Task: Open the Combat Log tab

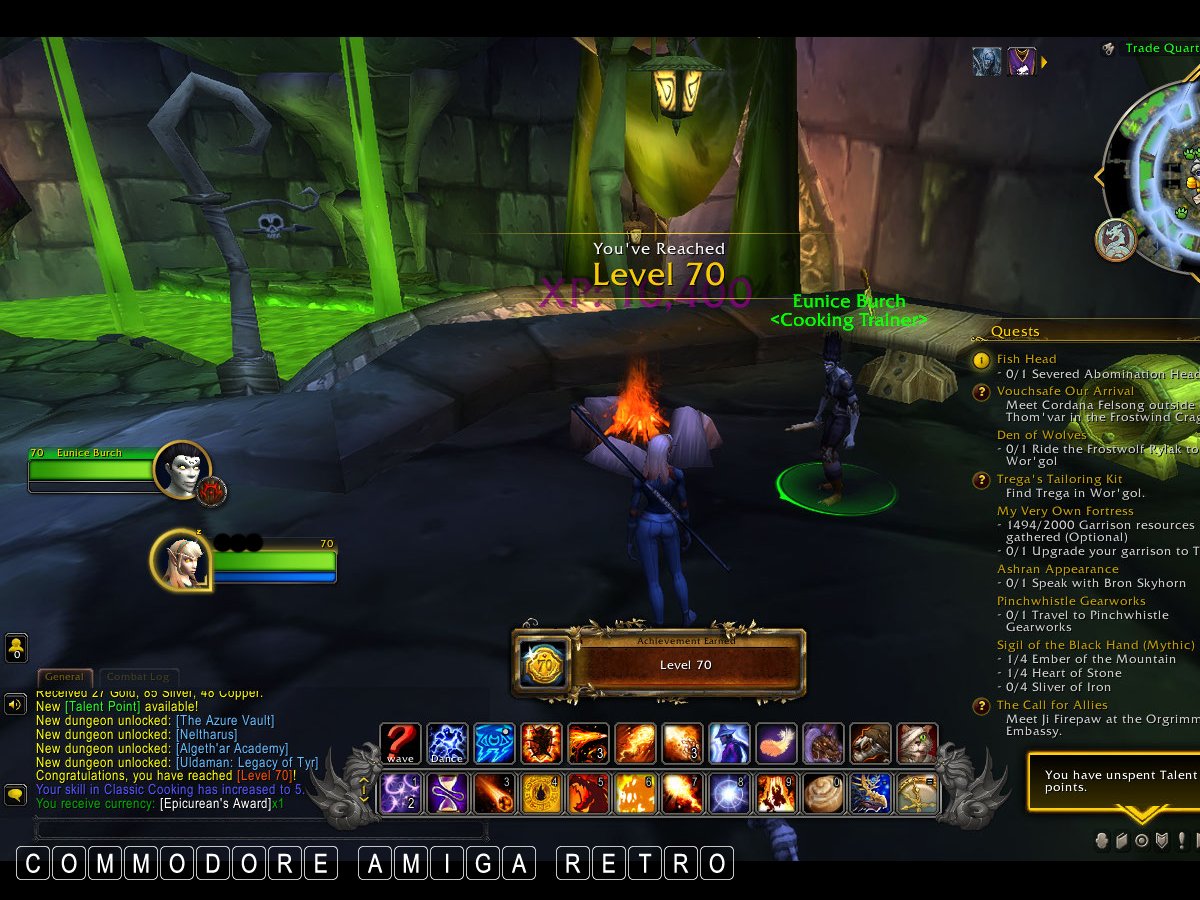Action: (138, 677)
